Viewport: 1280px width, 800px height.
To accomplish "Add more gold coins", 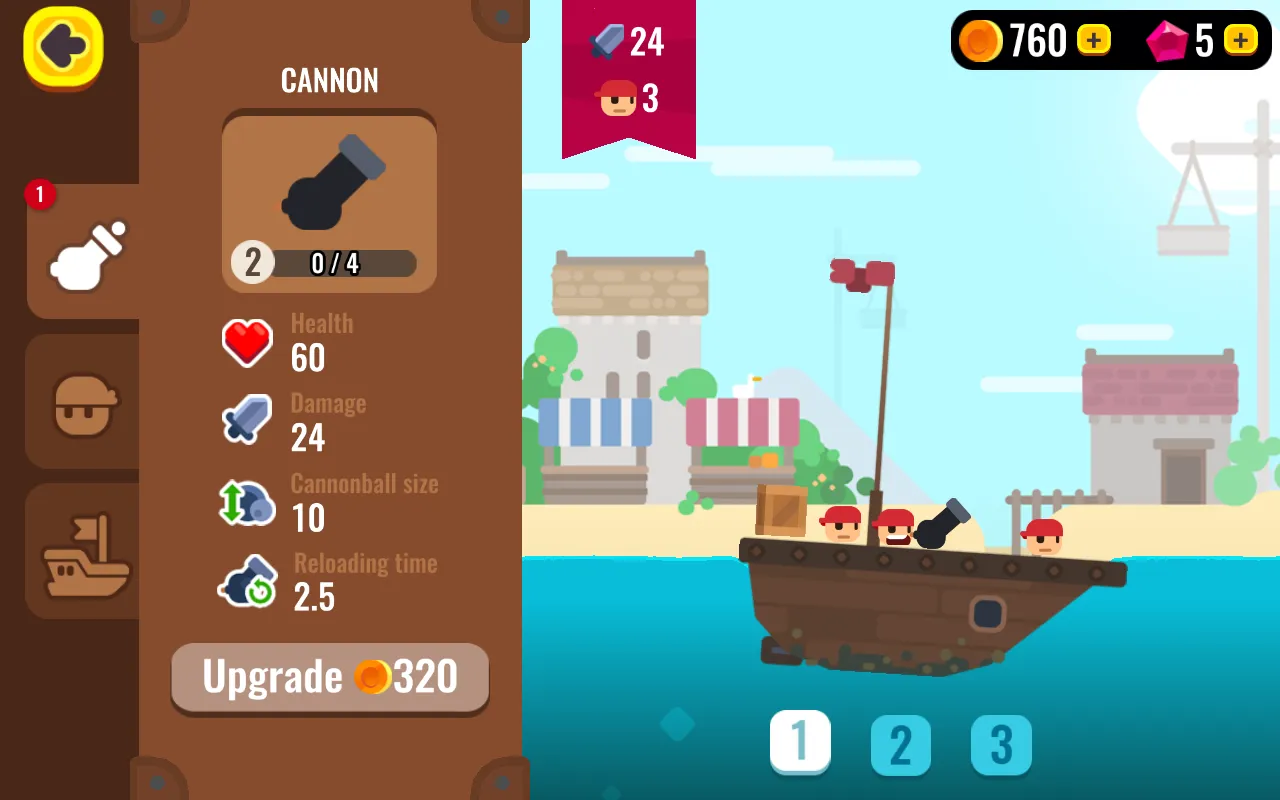I will 1094,40.
